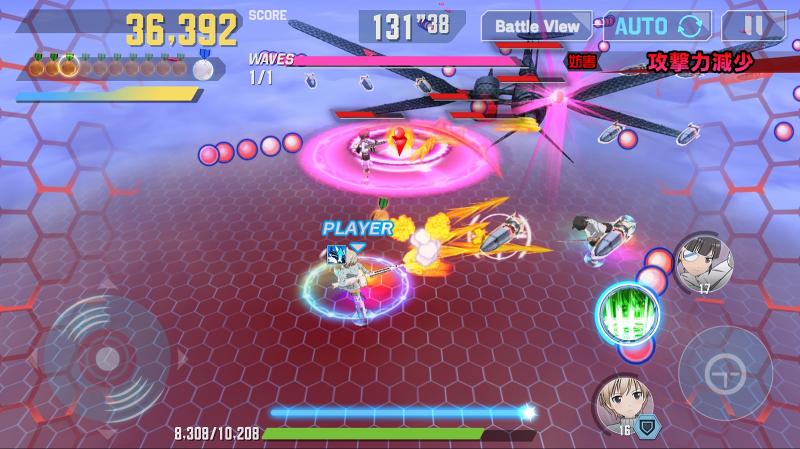800x449 pixels.
Task: Select the eyepatch character portrait
Action: pos(703,263)
